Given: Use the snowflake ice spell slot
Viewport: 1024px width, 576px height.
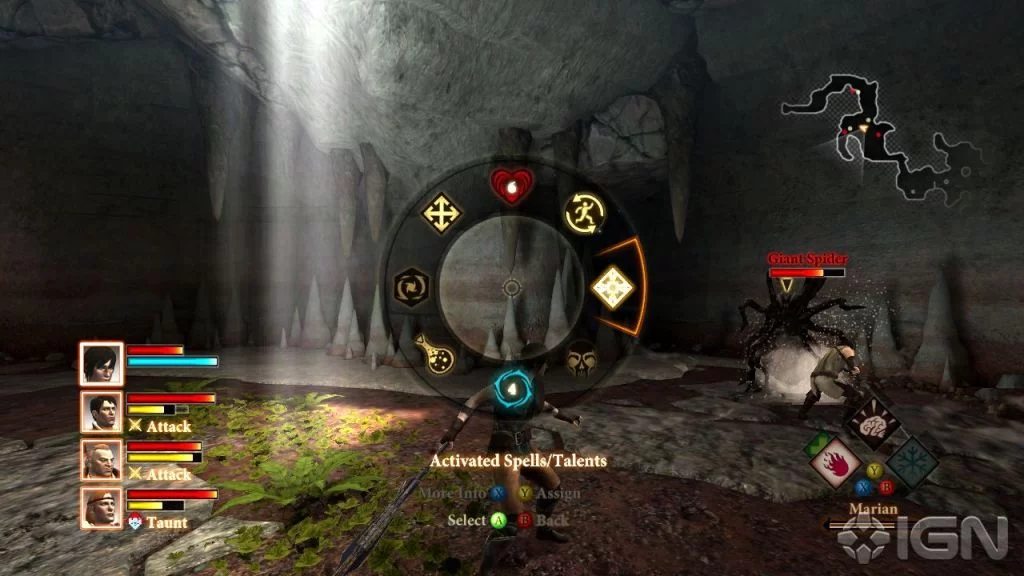Looking at the screenshot, I should (x=913, y=462).
